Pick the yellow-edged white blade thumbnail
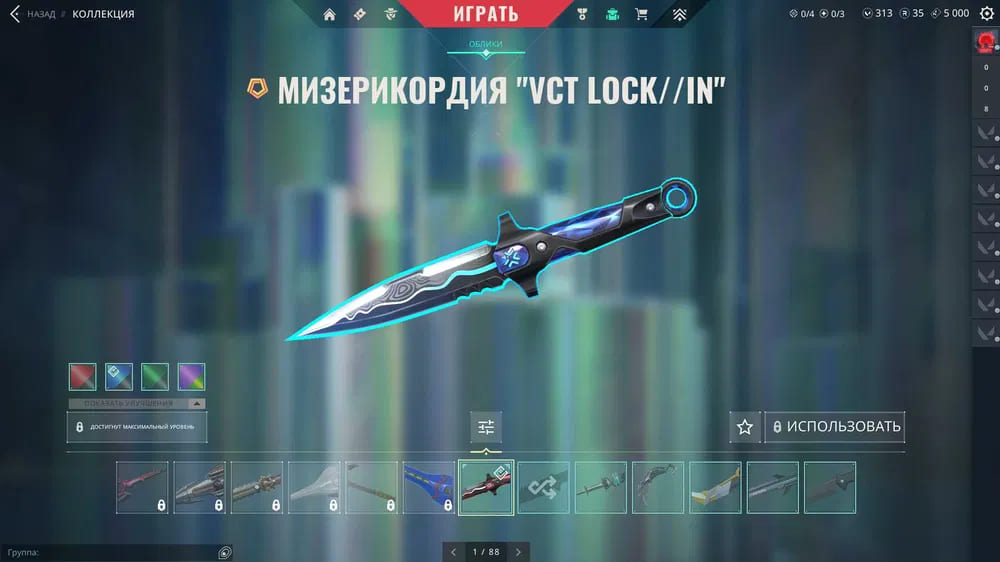Screen dimensions: 1000x562 pyautogui.click(x=715, y=488)
